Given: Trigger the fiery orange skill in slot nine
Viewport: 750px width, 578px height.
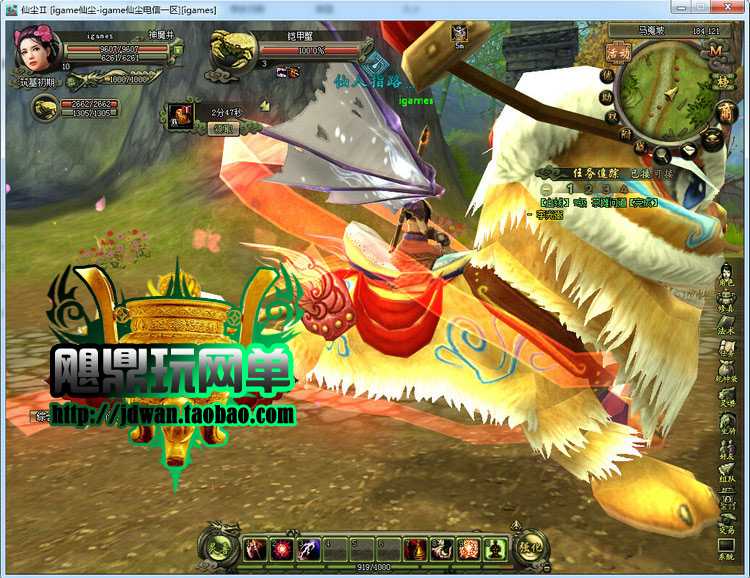Looking at the screenshot, I should (x=468, y=548).
